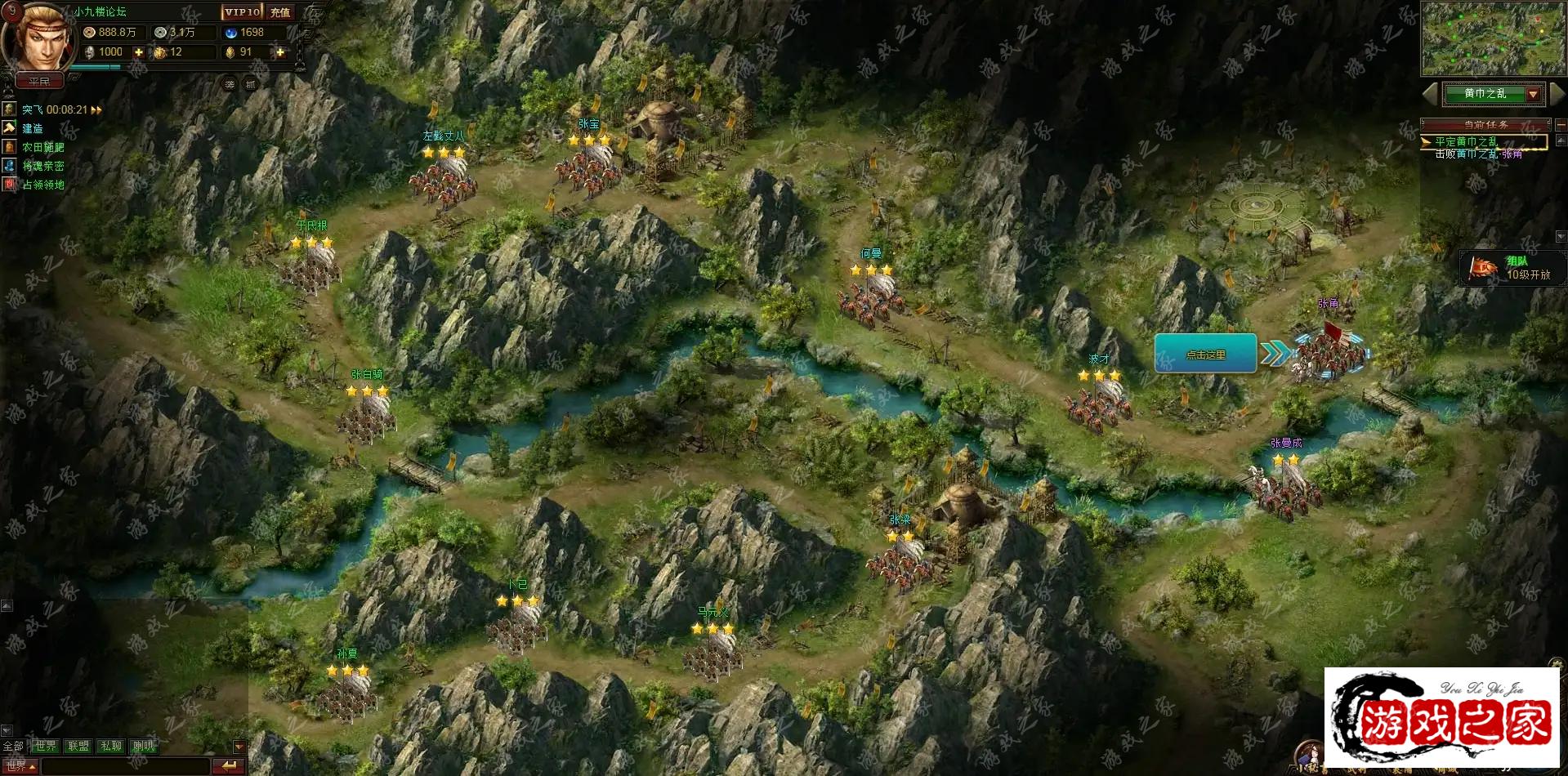Open the 建造 build queue entry
1568x776 pixels.
pos(33,128)
